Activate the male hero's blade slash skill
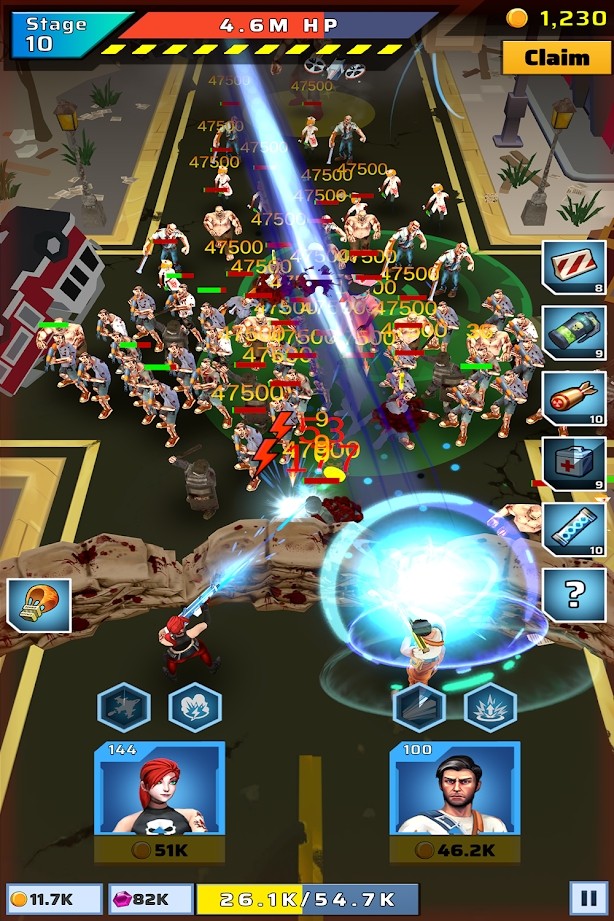 pos(419,708)
